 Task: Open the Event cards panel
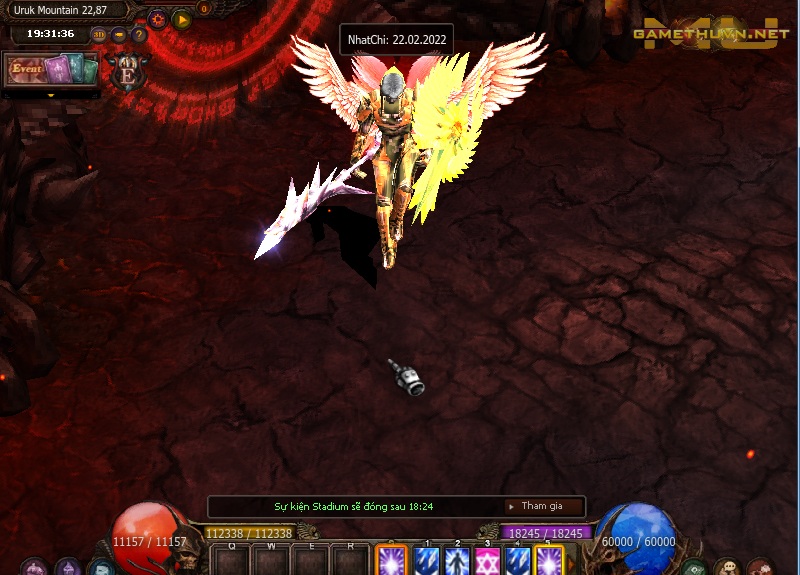point(51,70)
